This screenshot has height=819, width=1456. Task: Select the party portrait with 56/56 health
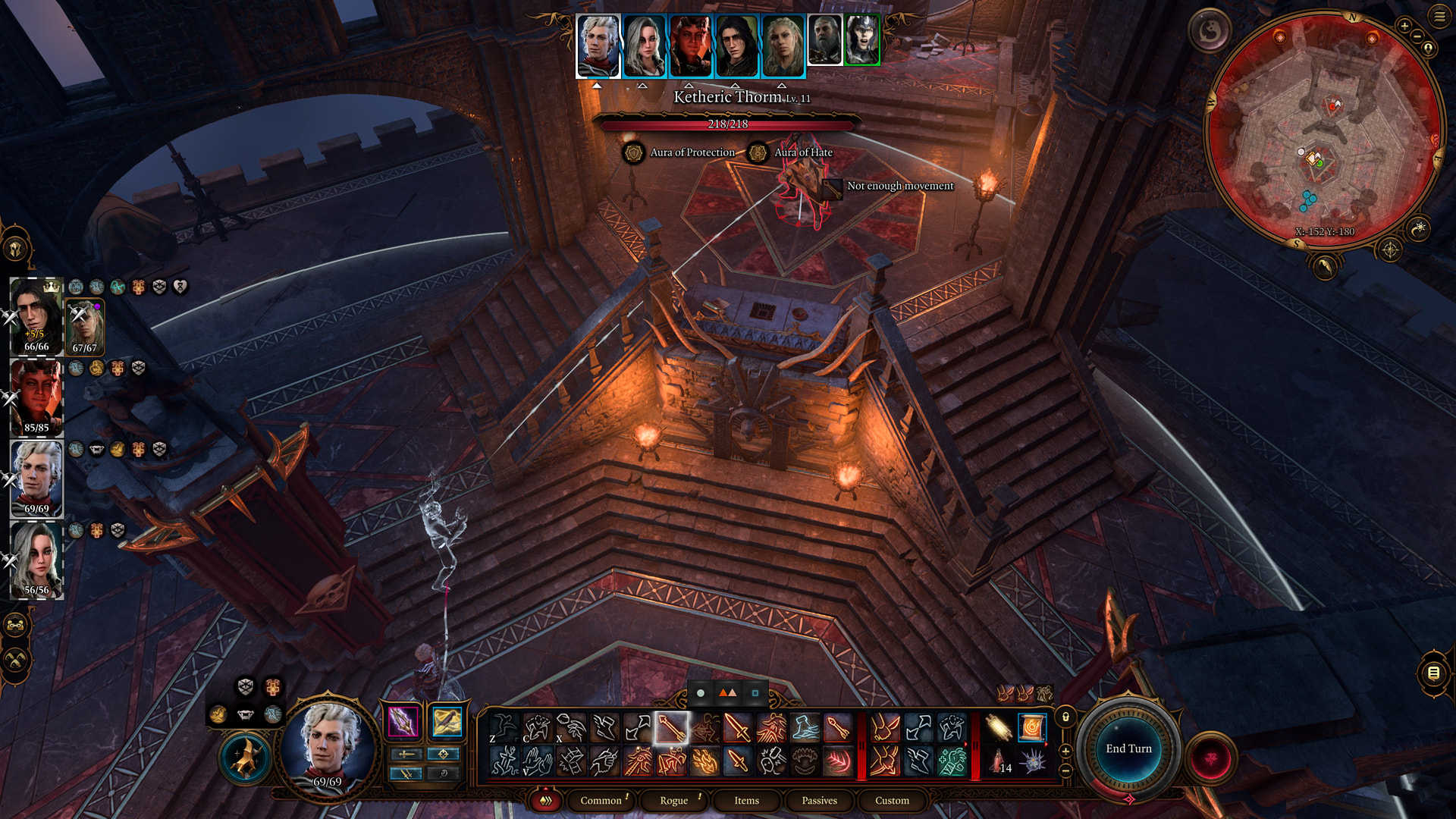point(36,560)
